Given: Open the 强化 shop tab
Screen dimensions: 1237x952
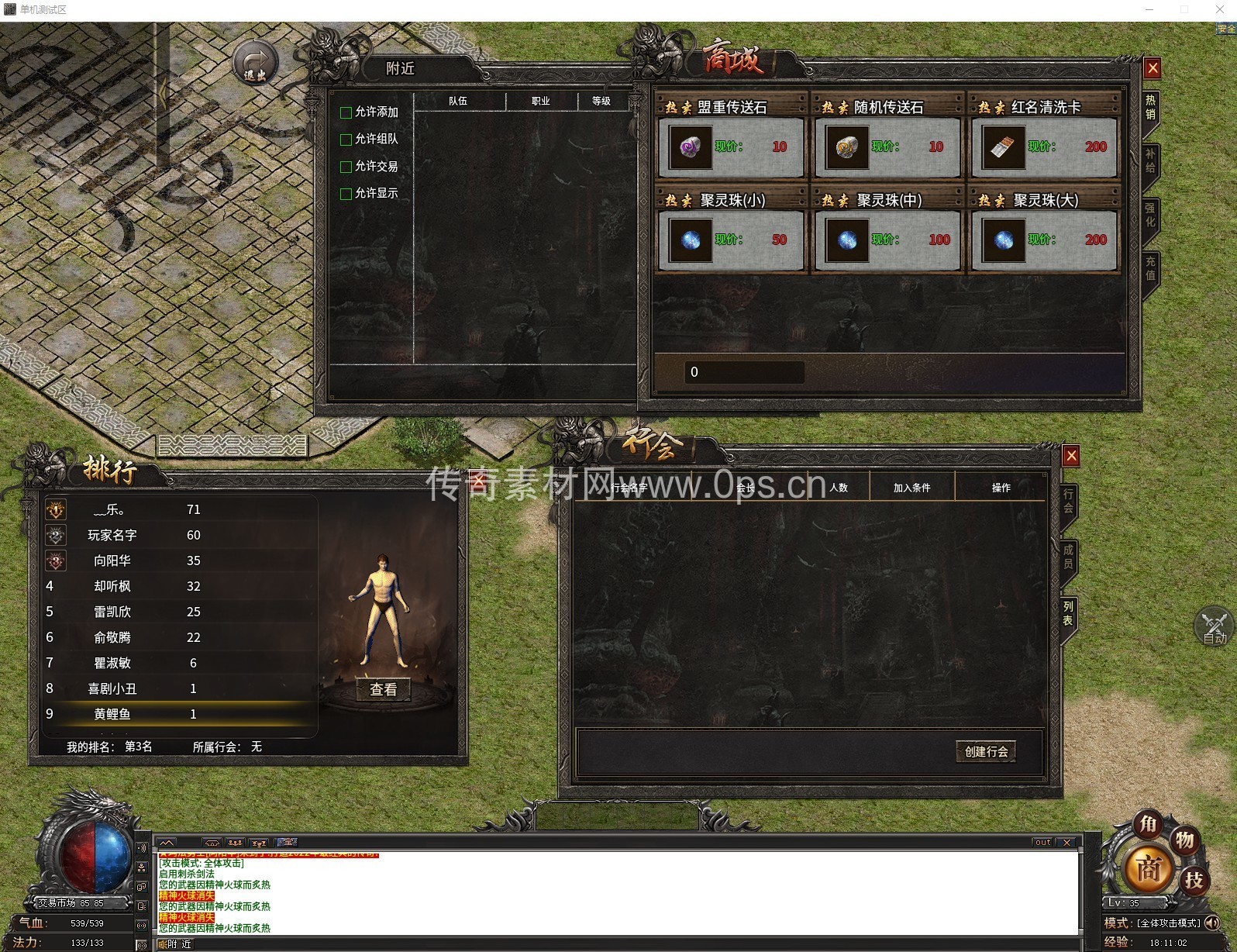Looking at the screenshot, I should point(1150,214).
